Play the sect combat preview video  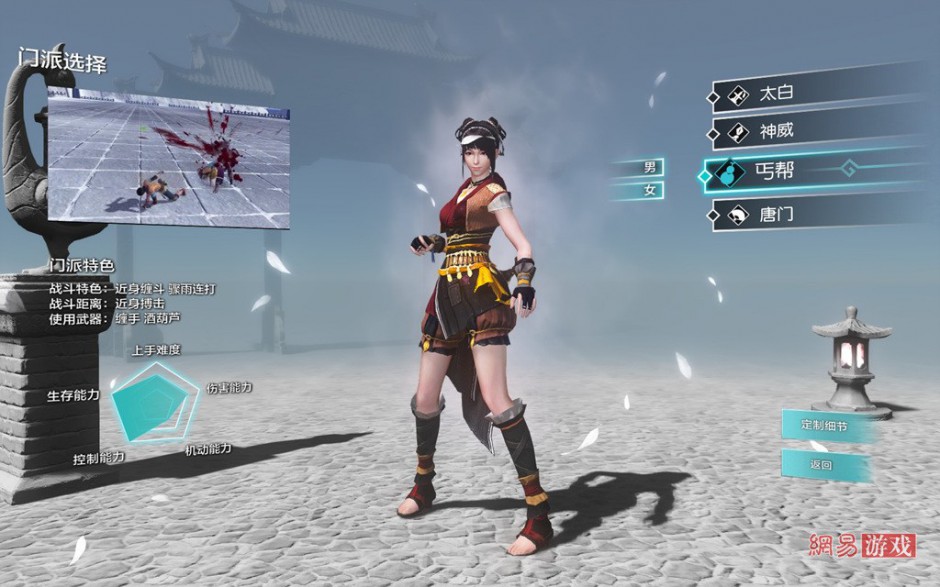pyautogui.click(x=168, y=160)
